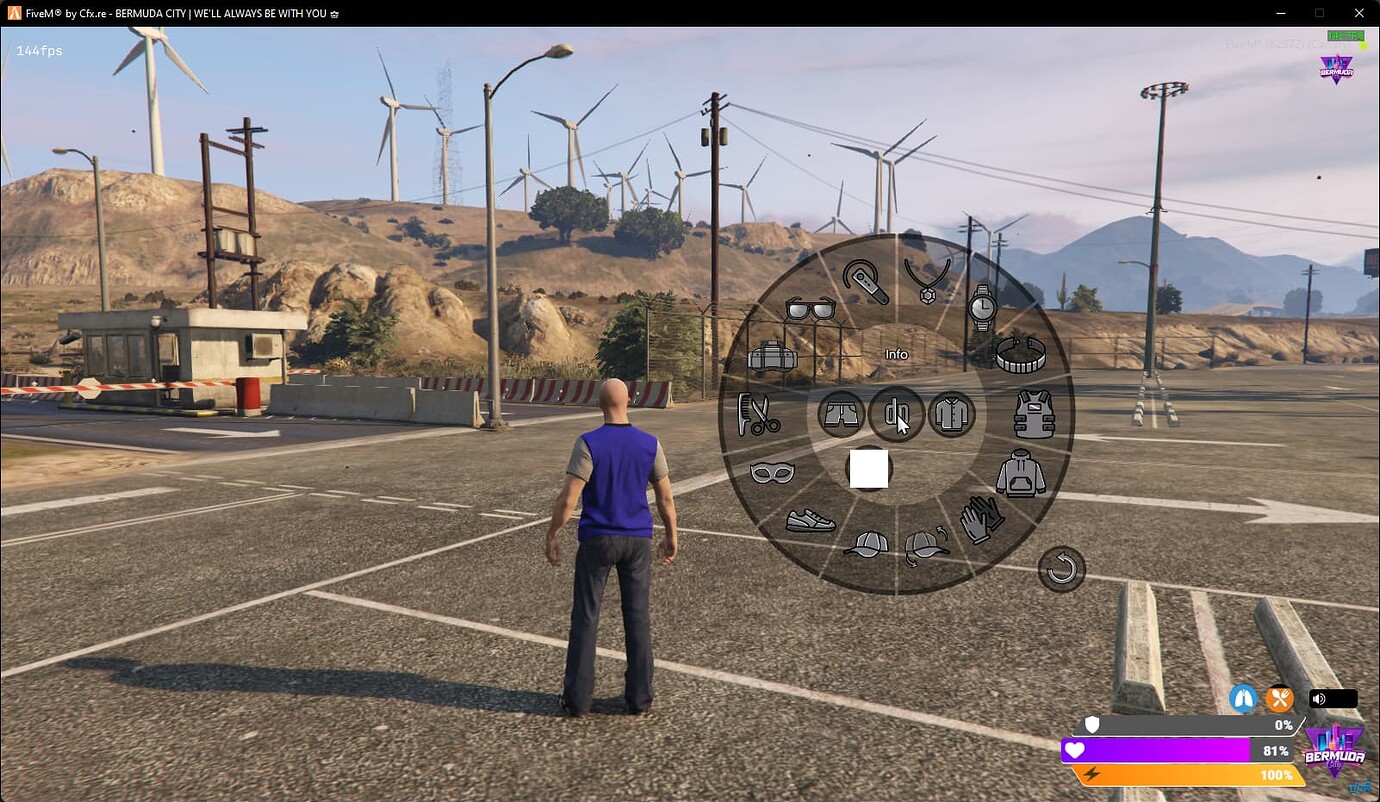Choose the gloves icon
Viewport: 1380px width, 802px height.
coord(982,520)
